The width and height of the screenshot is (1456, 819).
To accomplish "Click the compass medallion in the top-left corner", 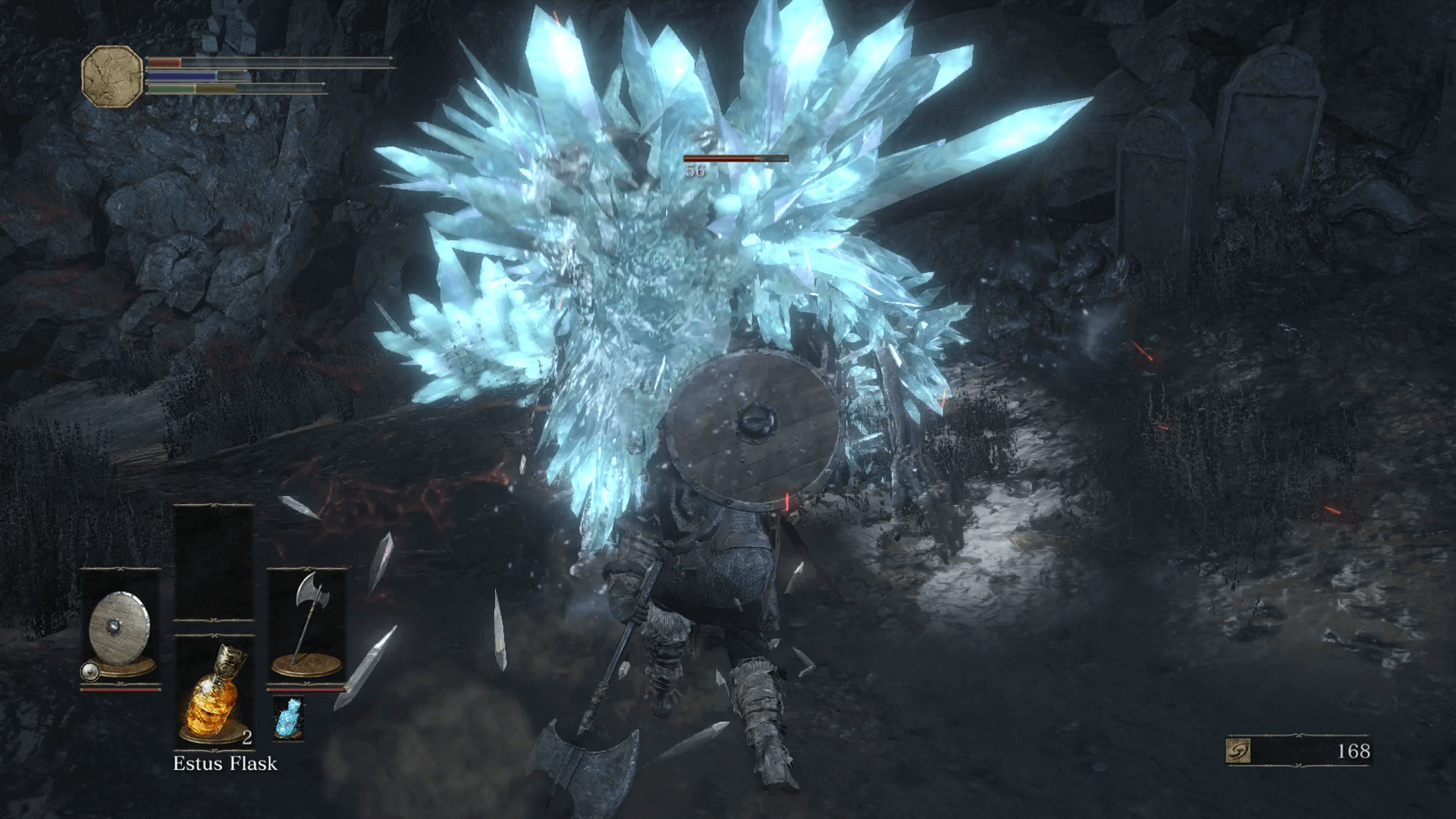I will click(111, 76).
